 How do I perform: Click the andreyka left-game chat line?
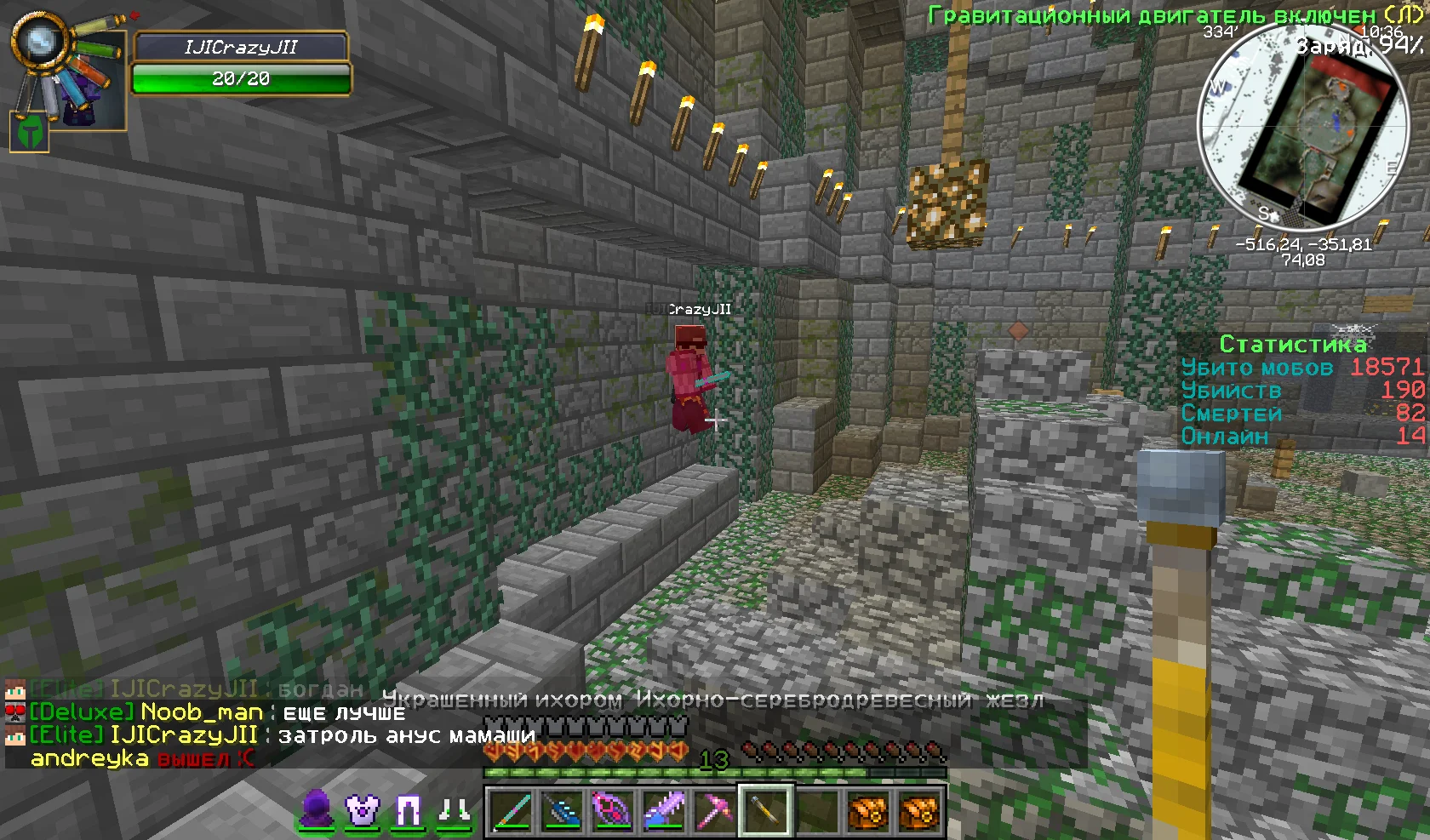coord(141,757)
